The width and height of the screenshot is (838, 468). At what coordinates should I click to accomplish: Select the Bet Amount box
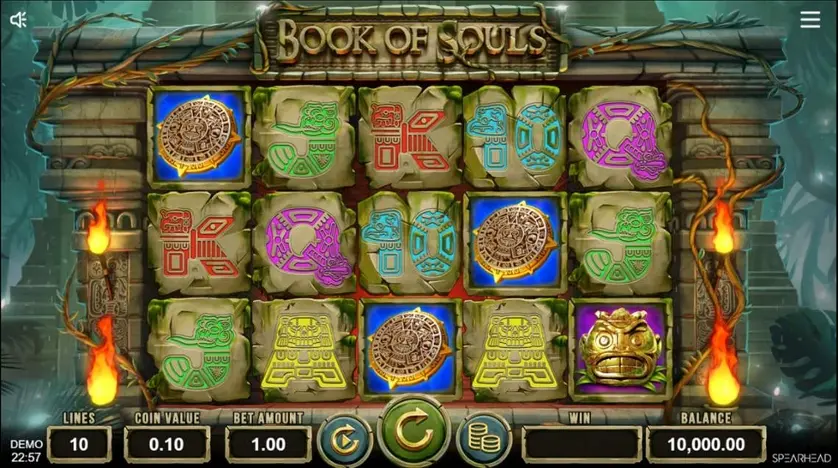tap(267, 444)
